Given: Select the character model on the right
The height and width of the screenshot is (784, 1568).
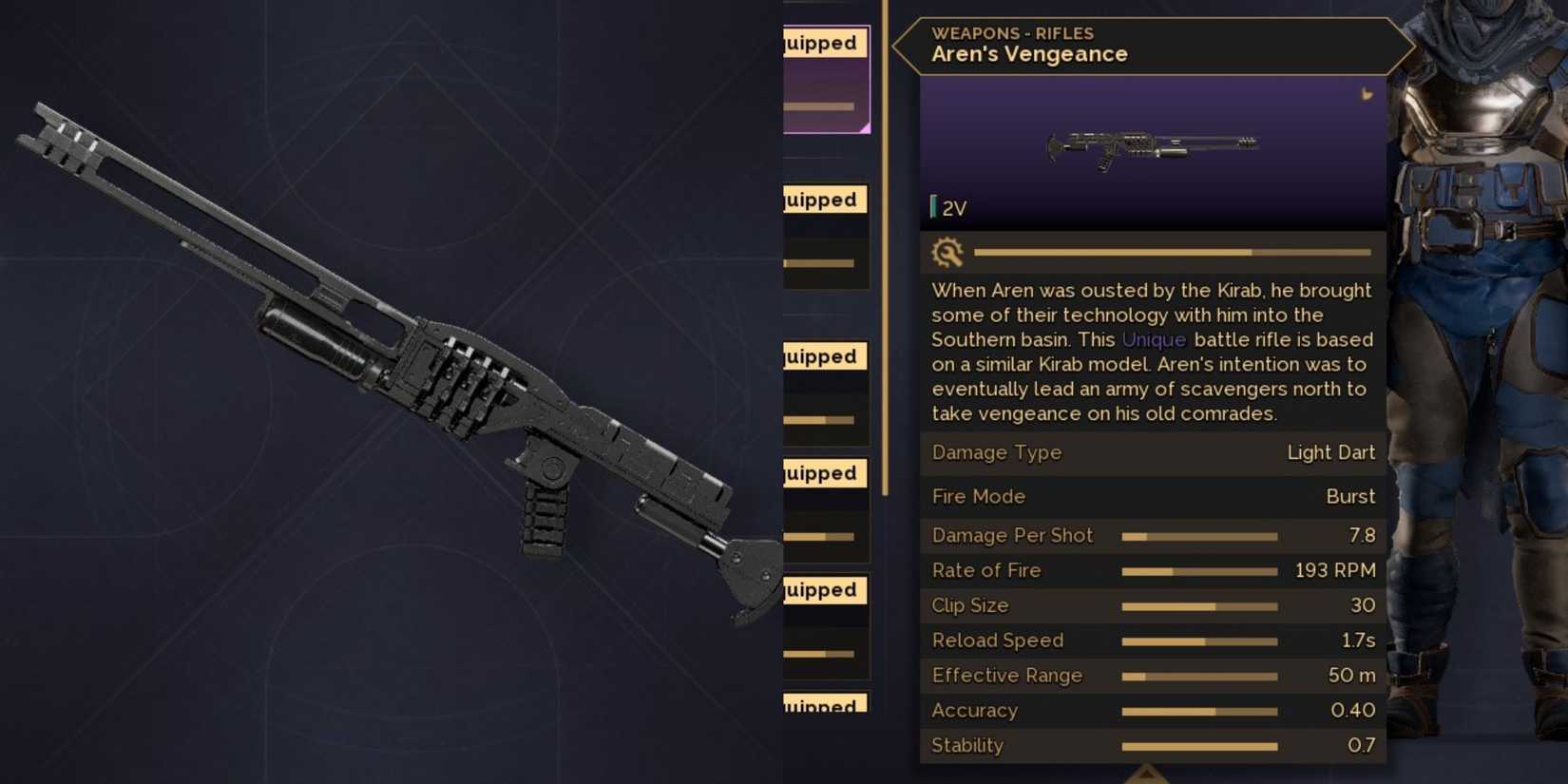Looking at the screenshot, I should point(1478,380).
